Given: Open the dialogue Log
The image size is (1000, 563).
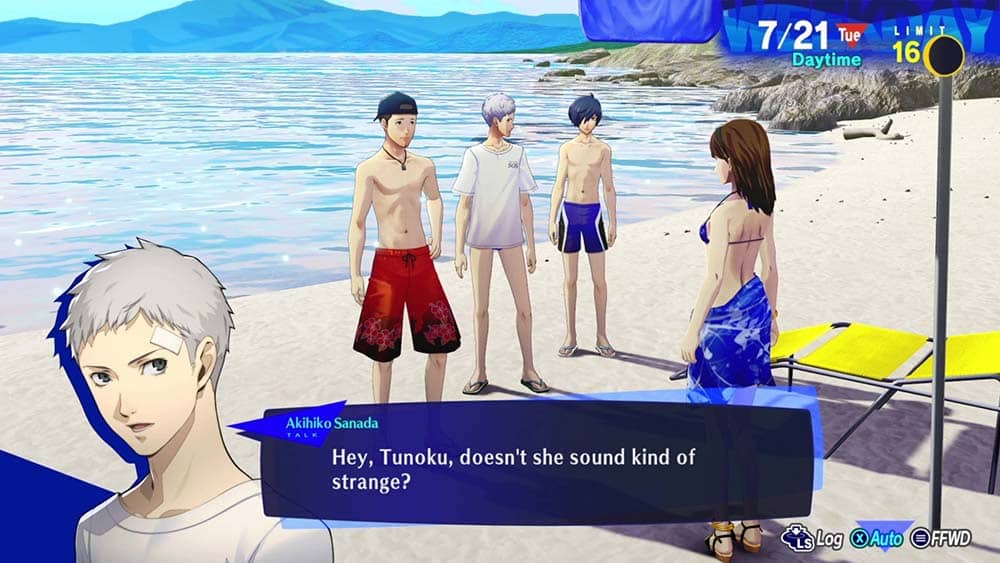Looking at the screenshot, I should [813, 538].
